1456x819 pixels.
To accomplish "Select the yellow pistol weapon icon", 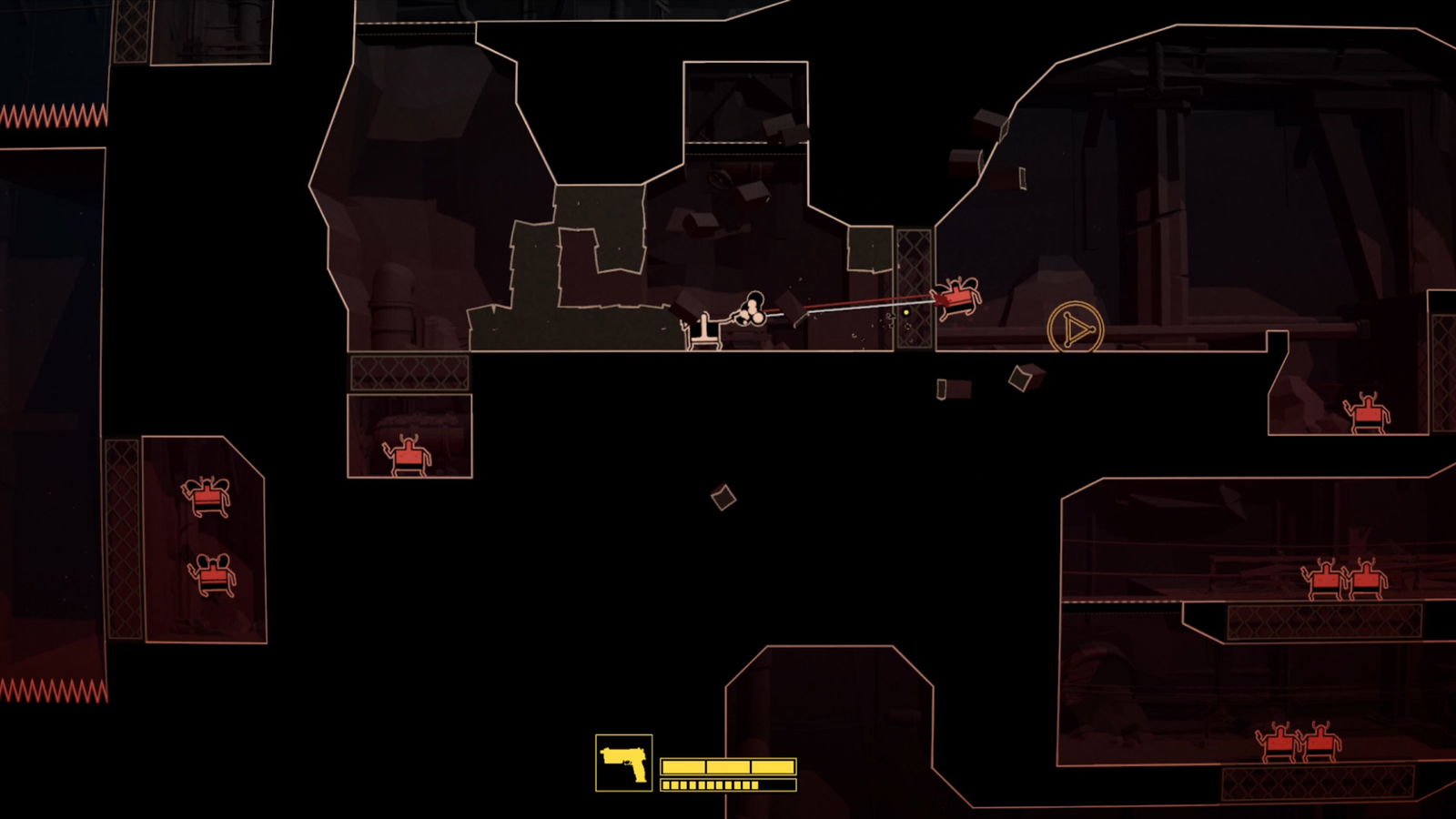I will click(x=623, y=763).
